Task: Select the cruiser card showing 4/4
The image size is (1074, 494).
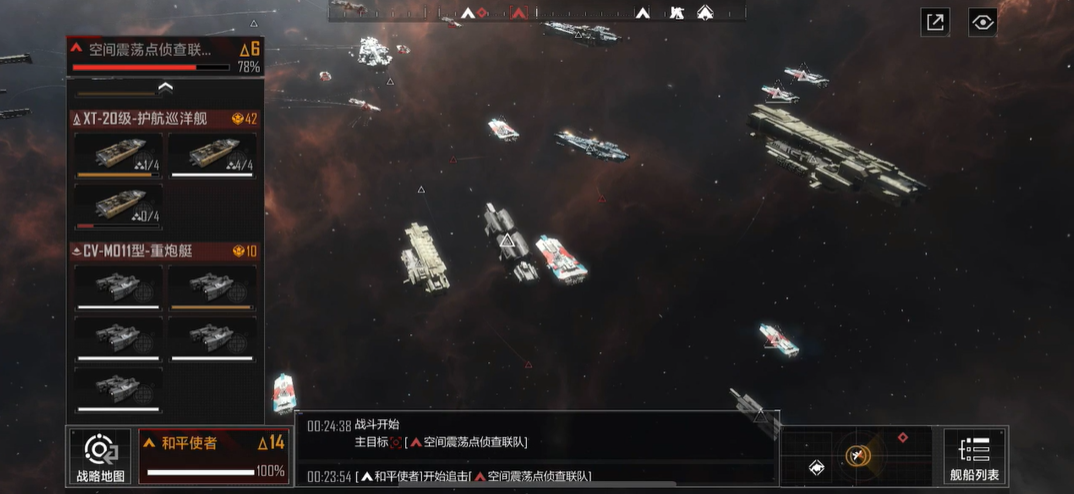Action: (x=212, y=154)
